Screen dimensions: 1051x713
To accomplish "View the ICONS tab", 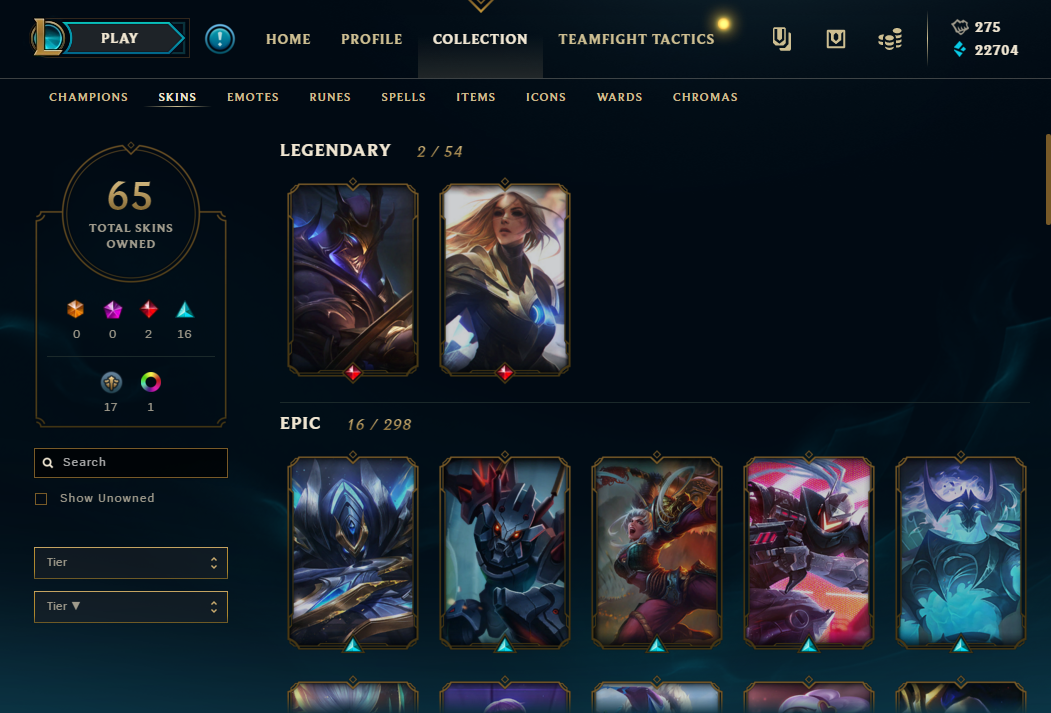I will [546, 97].
